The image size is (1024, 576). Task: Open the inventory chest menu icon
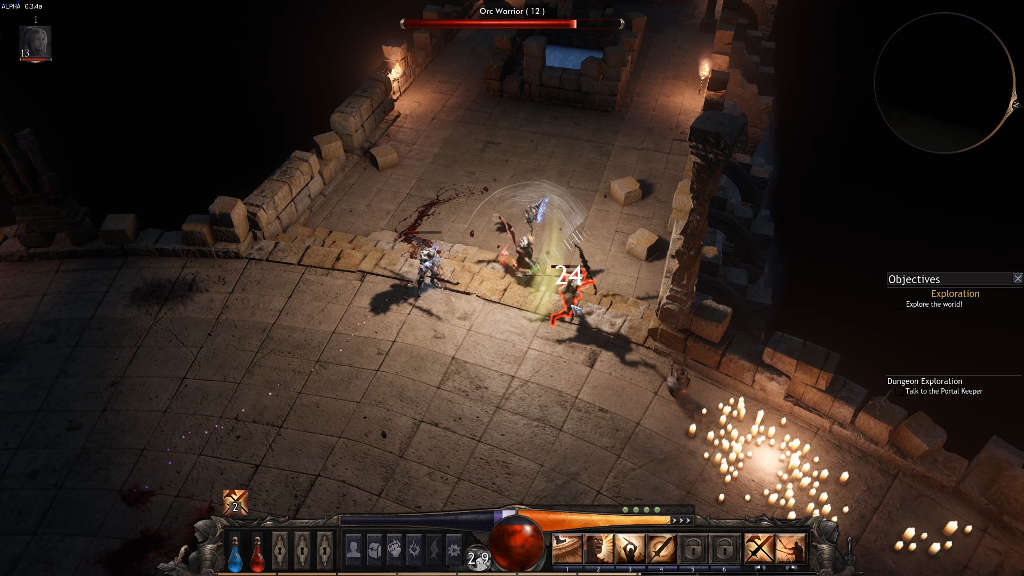pos(374,548)
